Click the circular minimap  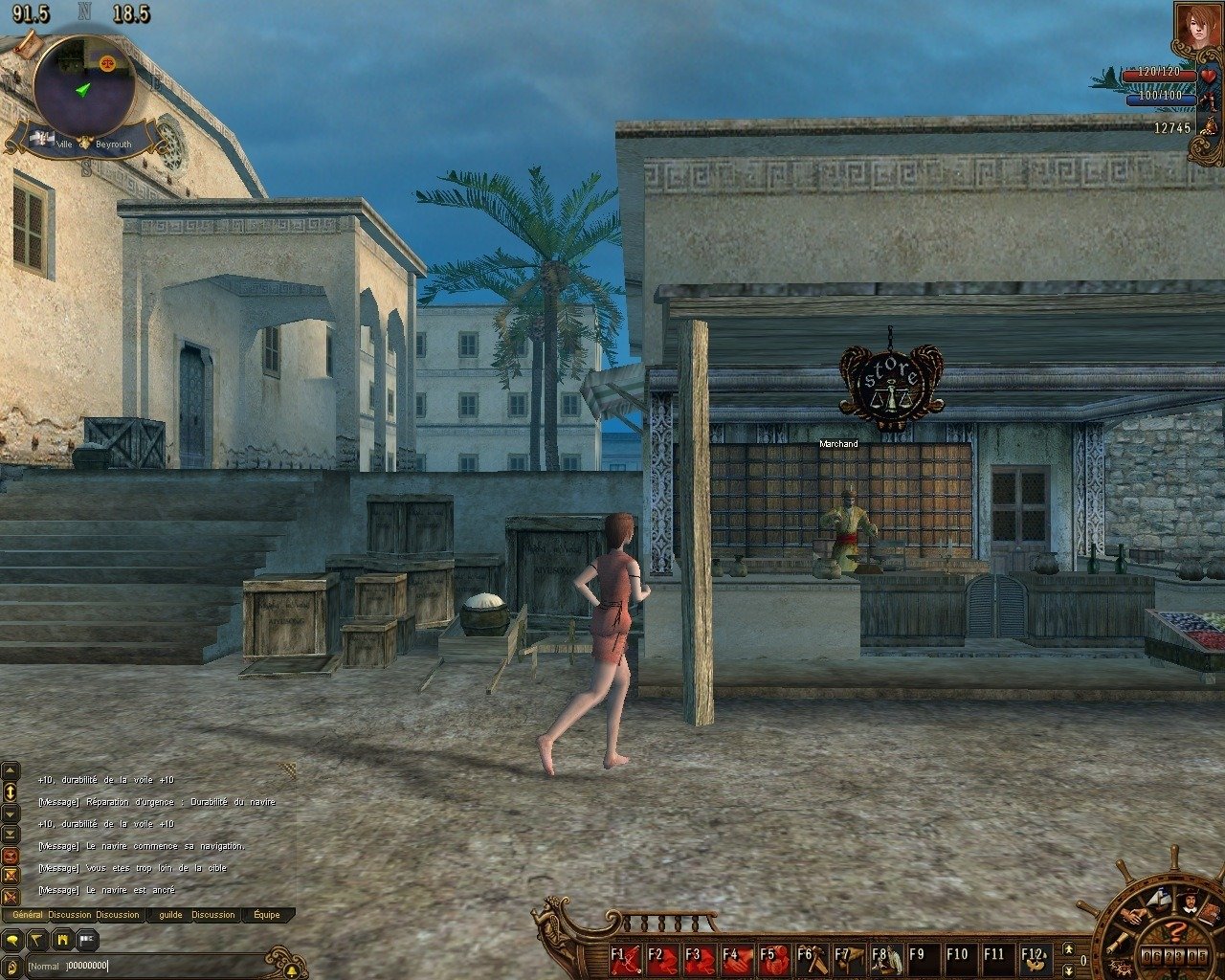[x=83, y=88]
